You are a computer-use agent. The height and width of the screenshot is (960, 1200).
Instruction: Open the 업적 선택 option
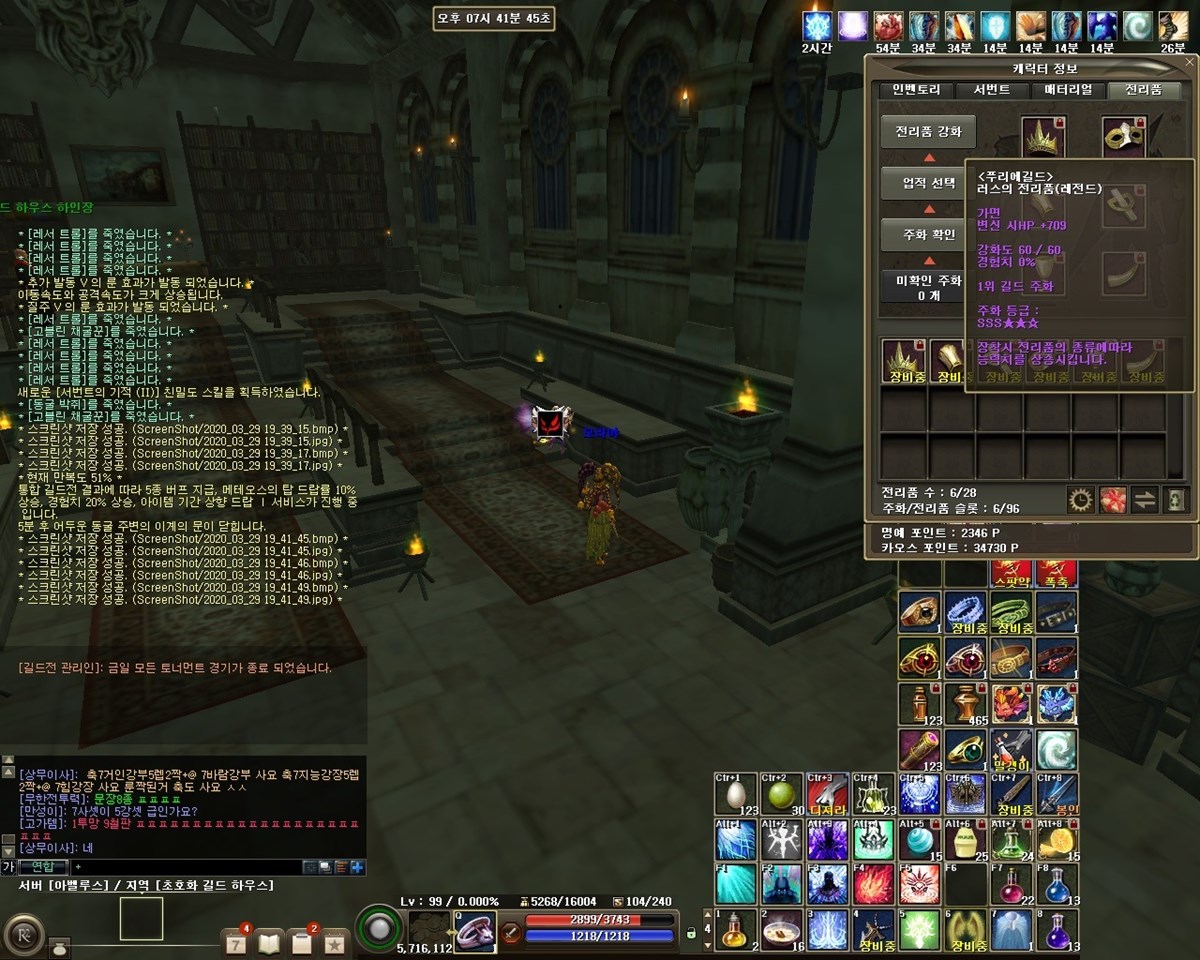point(928,183)
